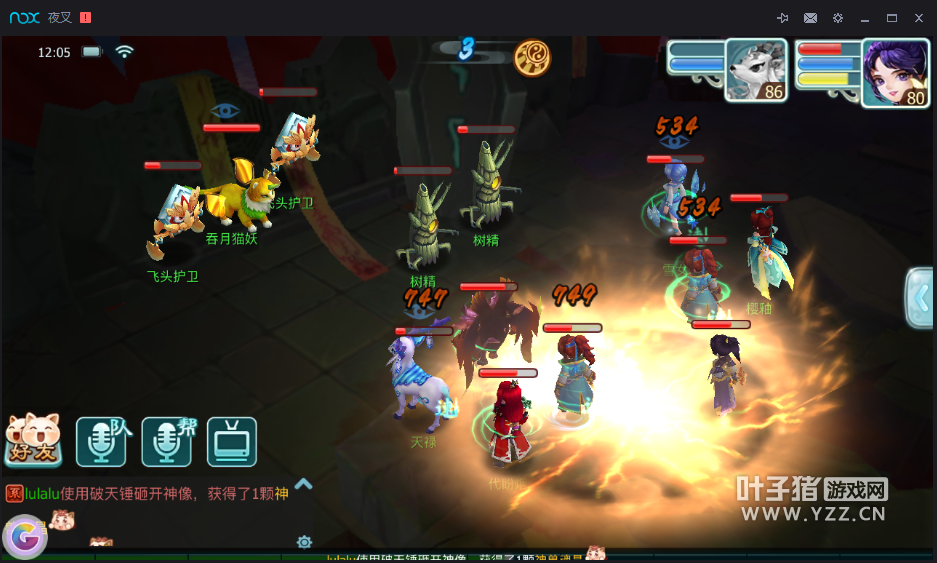Close the Nox emulator window
Image resolution: width=937 pixels, height=563 pixels.
click(919, 18)
